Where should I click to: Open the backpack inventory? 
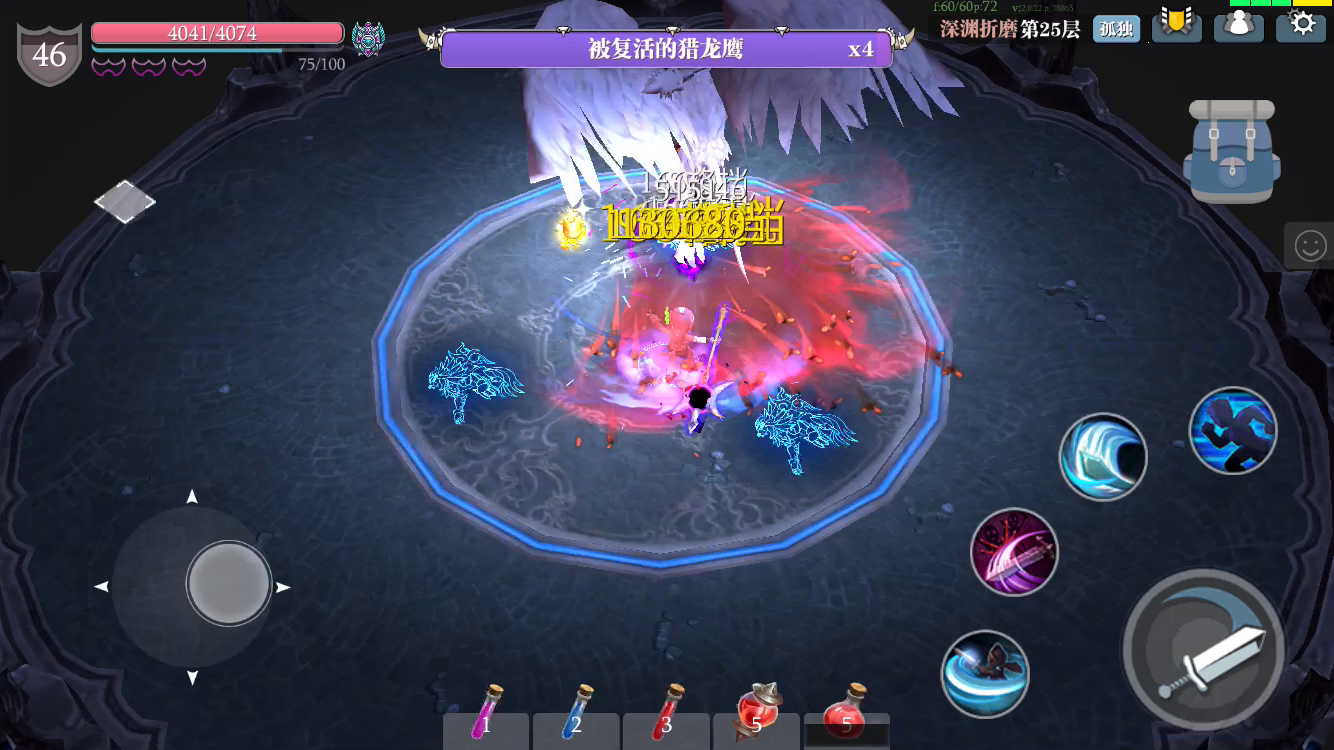(1231, 150)
